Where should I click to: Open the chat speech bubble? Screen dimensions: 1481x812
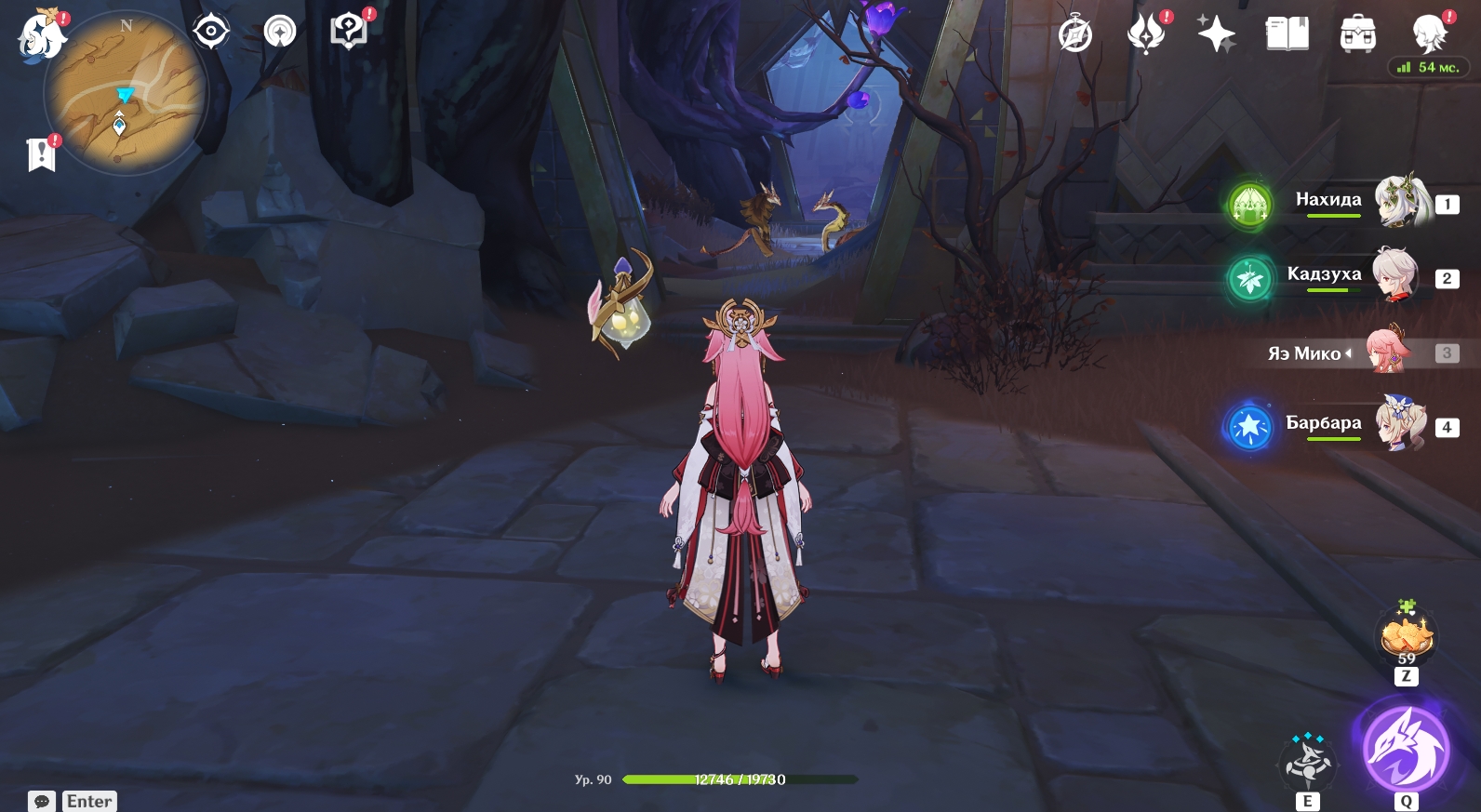[42, 801]
